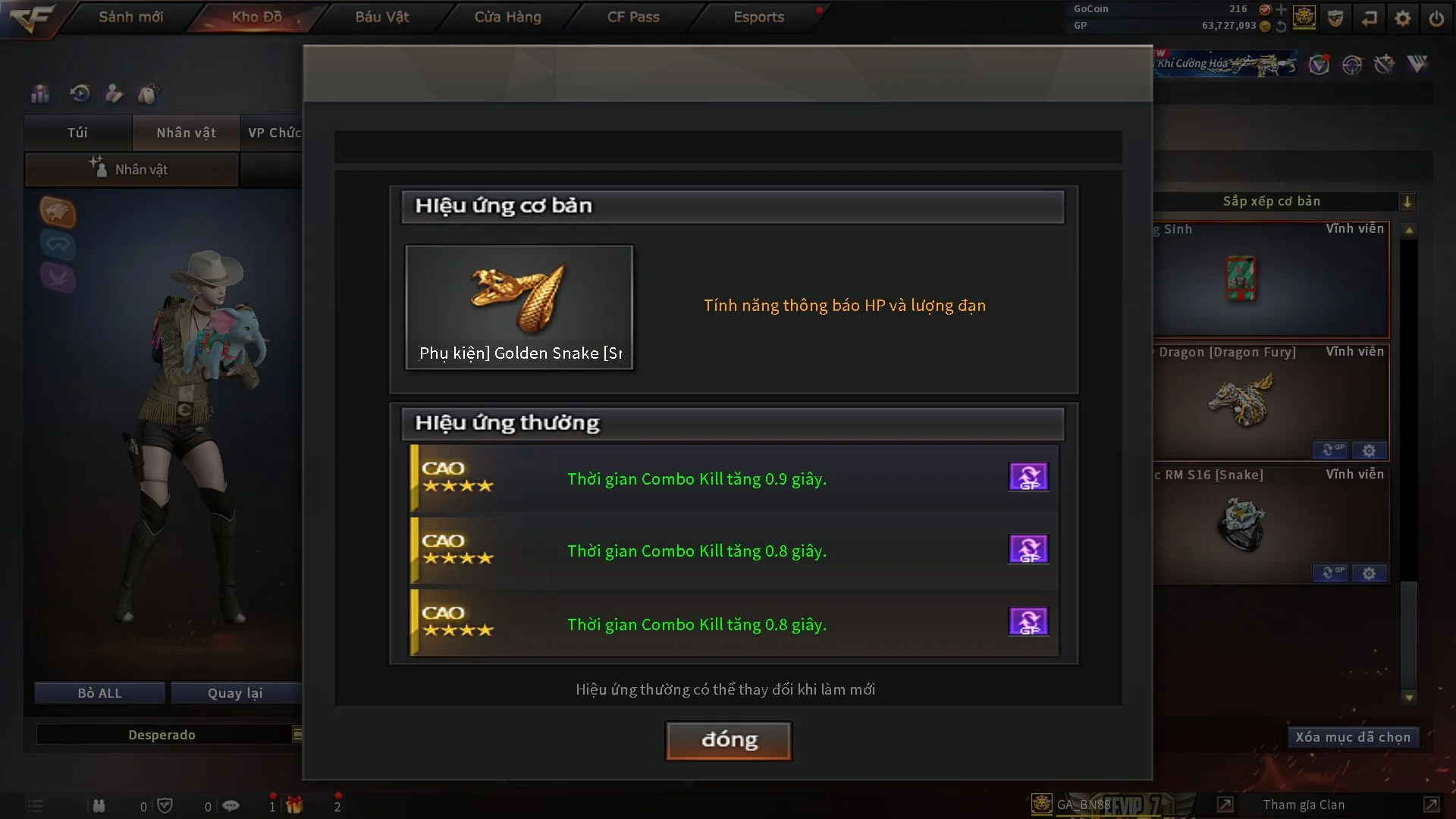Select the Túi inventory tab
Viewport: 1456px width, 819px height.
(77, 133)
